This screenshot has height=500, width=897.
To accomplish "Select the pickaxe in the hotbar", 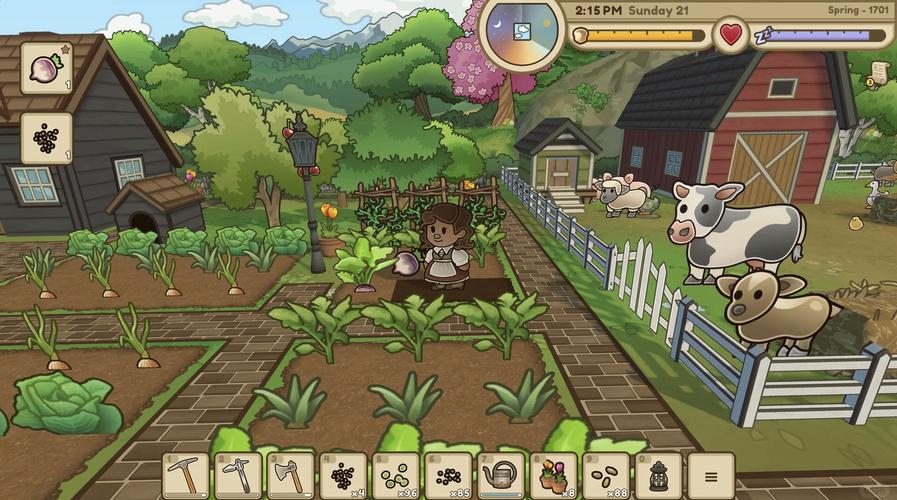I will [186, 475].
